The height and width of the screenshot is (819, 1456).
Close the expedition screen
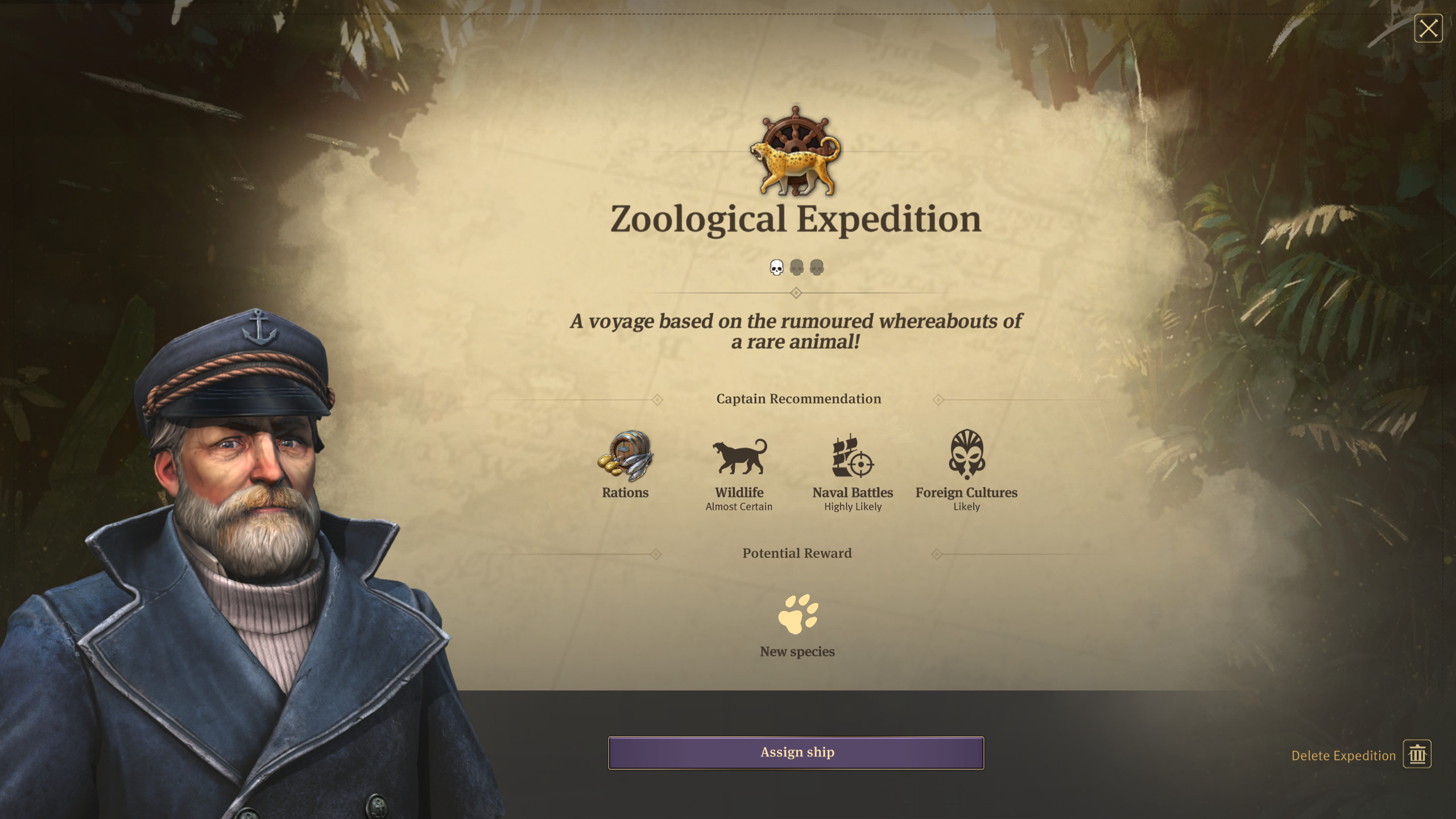1428,27
